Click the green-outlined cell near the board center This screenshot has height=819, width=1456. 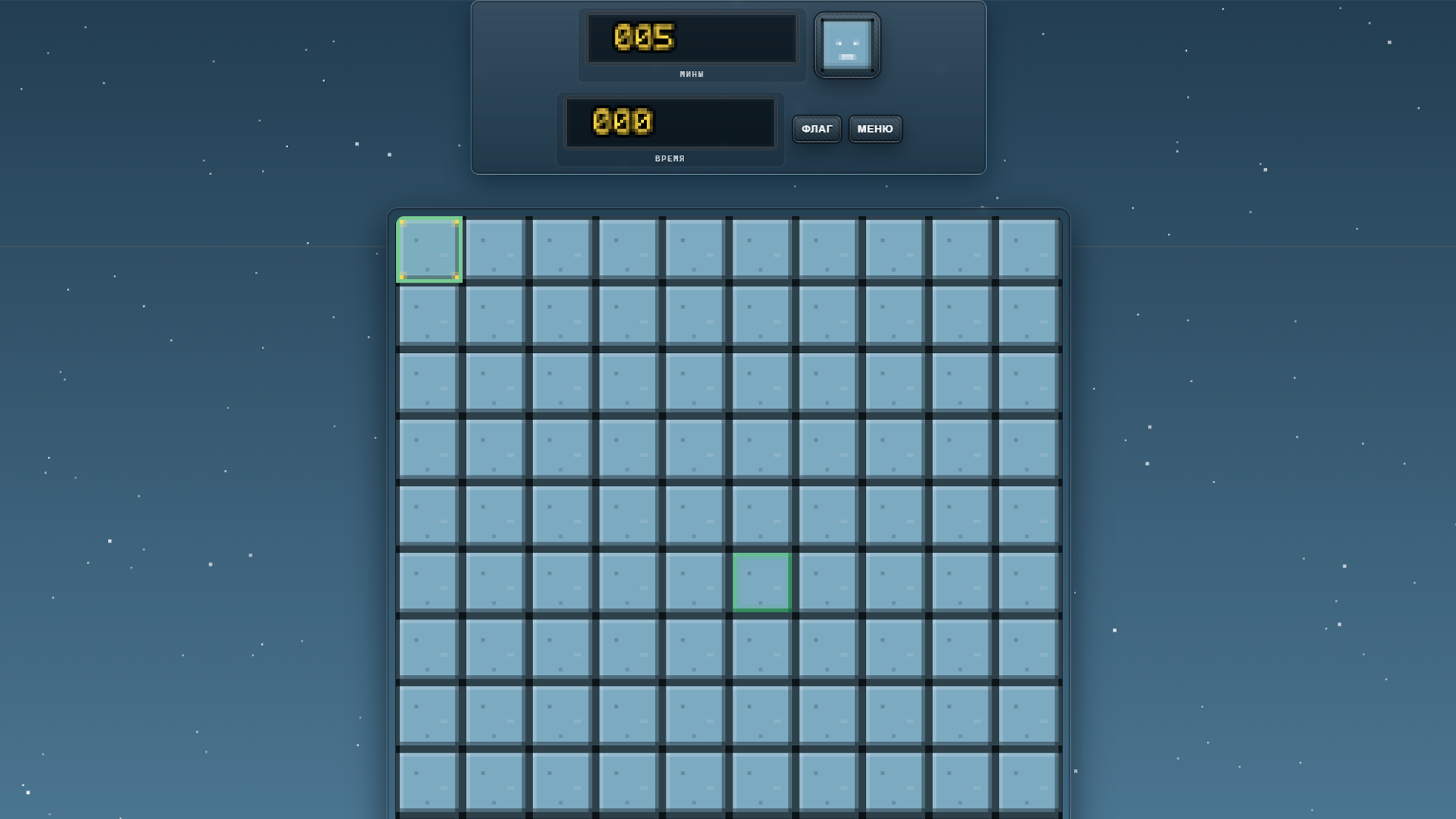pos(762,580)
